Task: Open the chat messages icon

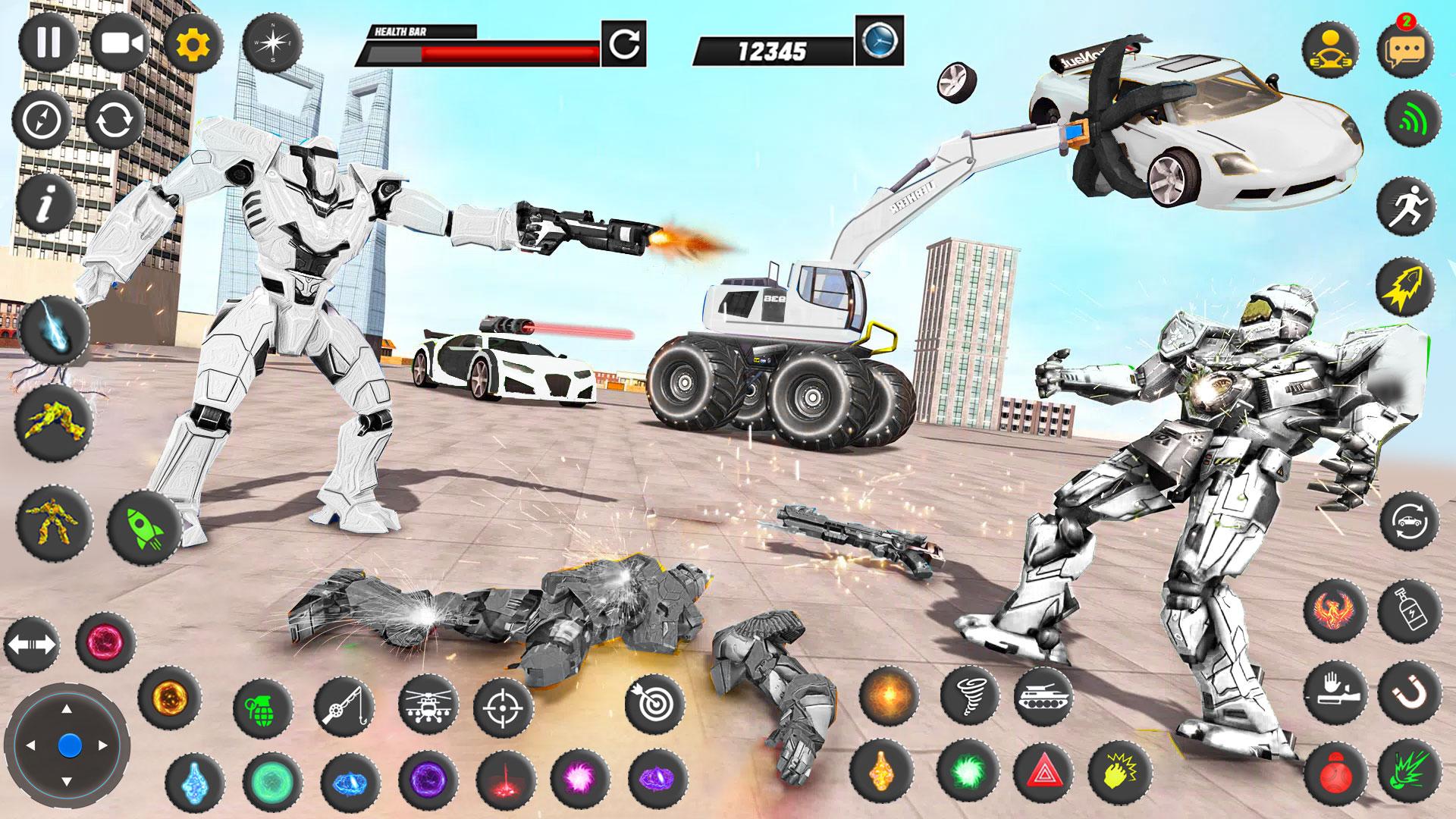Action: [x=1405, y=49]
